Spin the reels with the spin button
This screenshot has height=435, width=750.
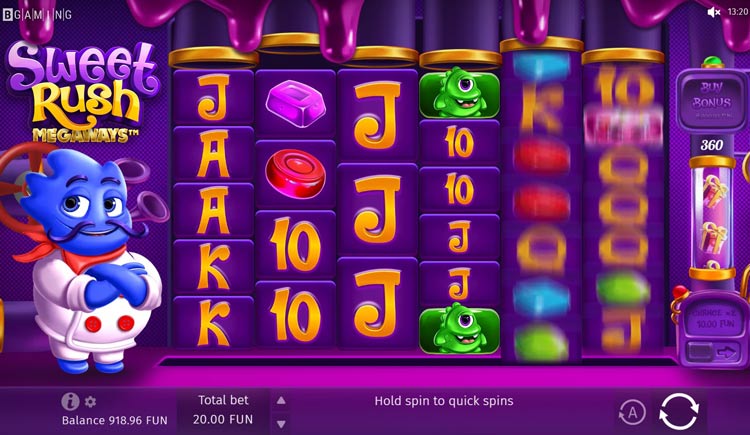[x=679, y=410]
